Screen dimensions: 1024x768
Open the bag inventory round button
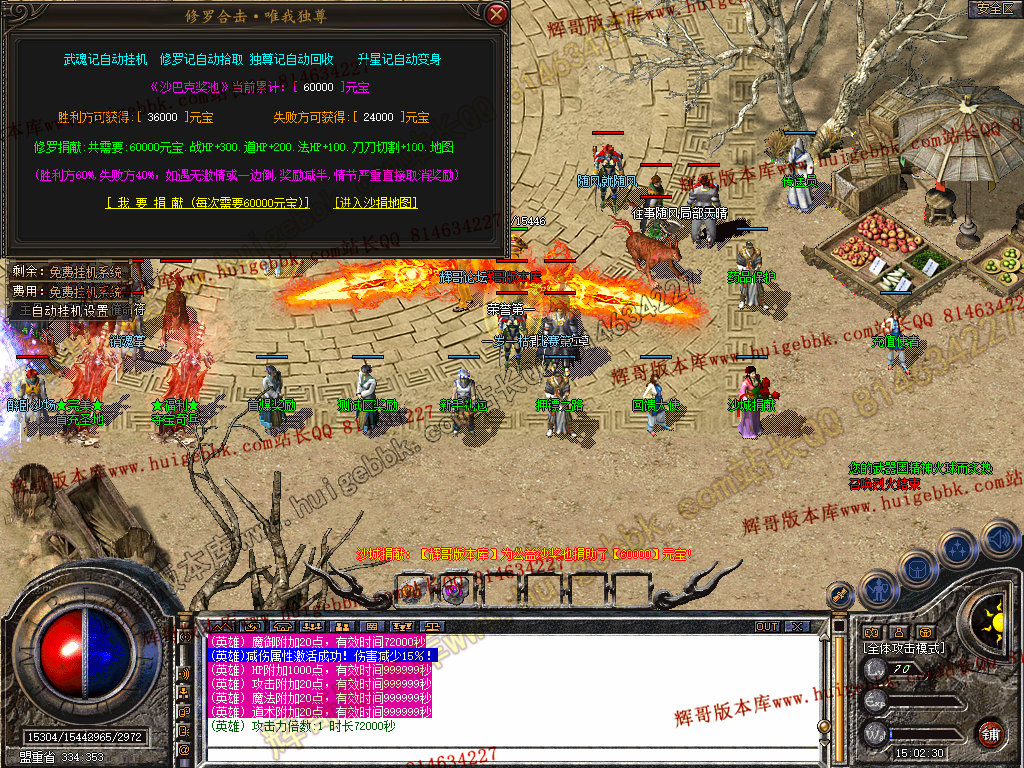pyautogui.click(x=917, y=570)
